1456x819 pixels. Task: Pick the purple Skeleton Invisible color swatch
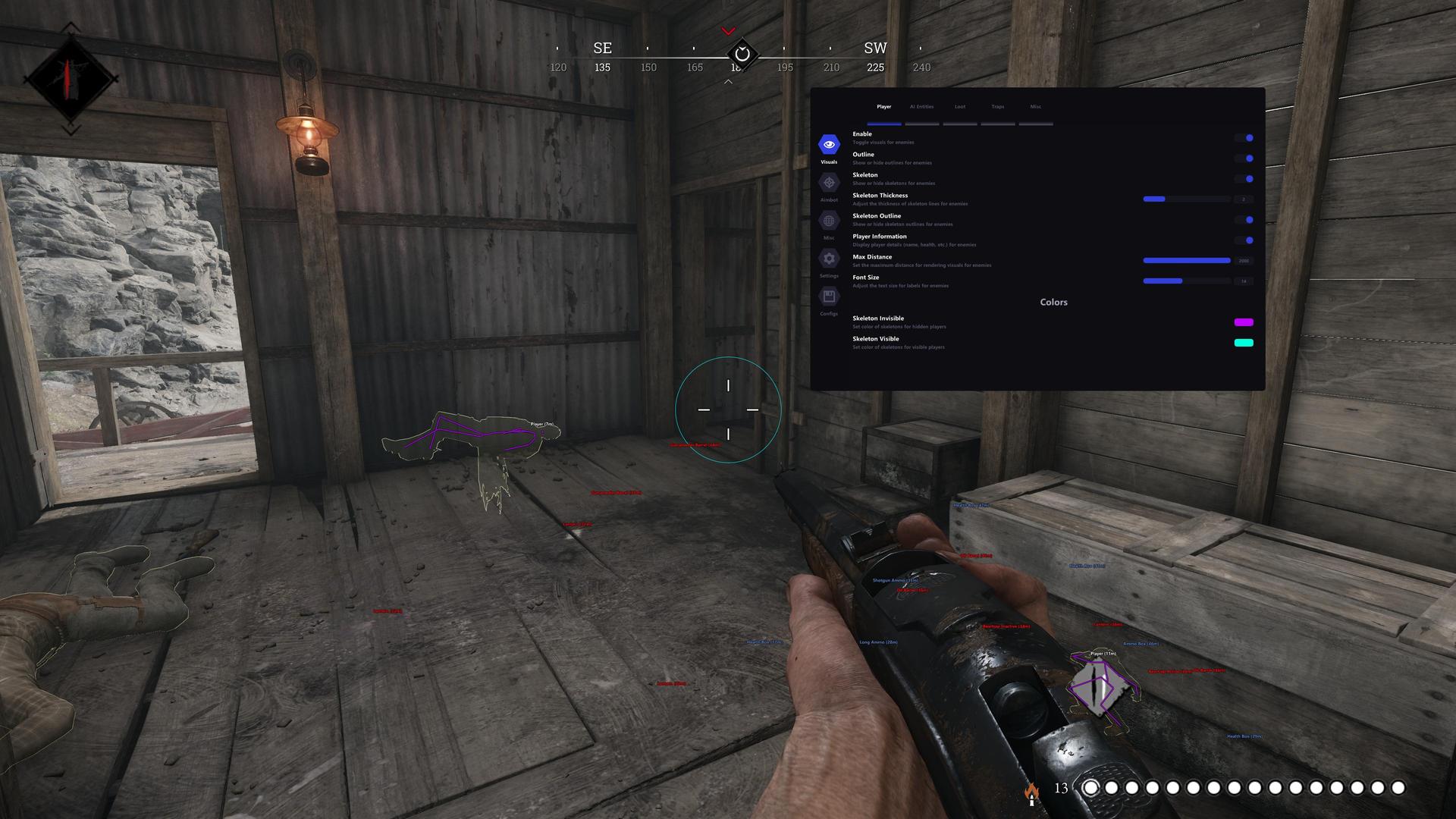click(x=1244, y=322)
